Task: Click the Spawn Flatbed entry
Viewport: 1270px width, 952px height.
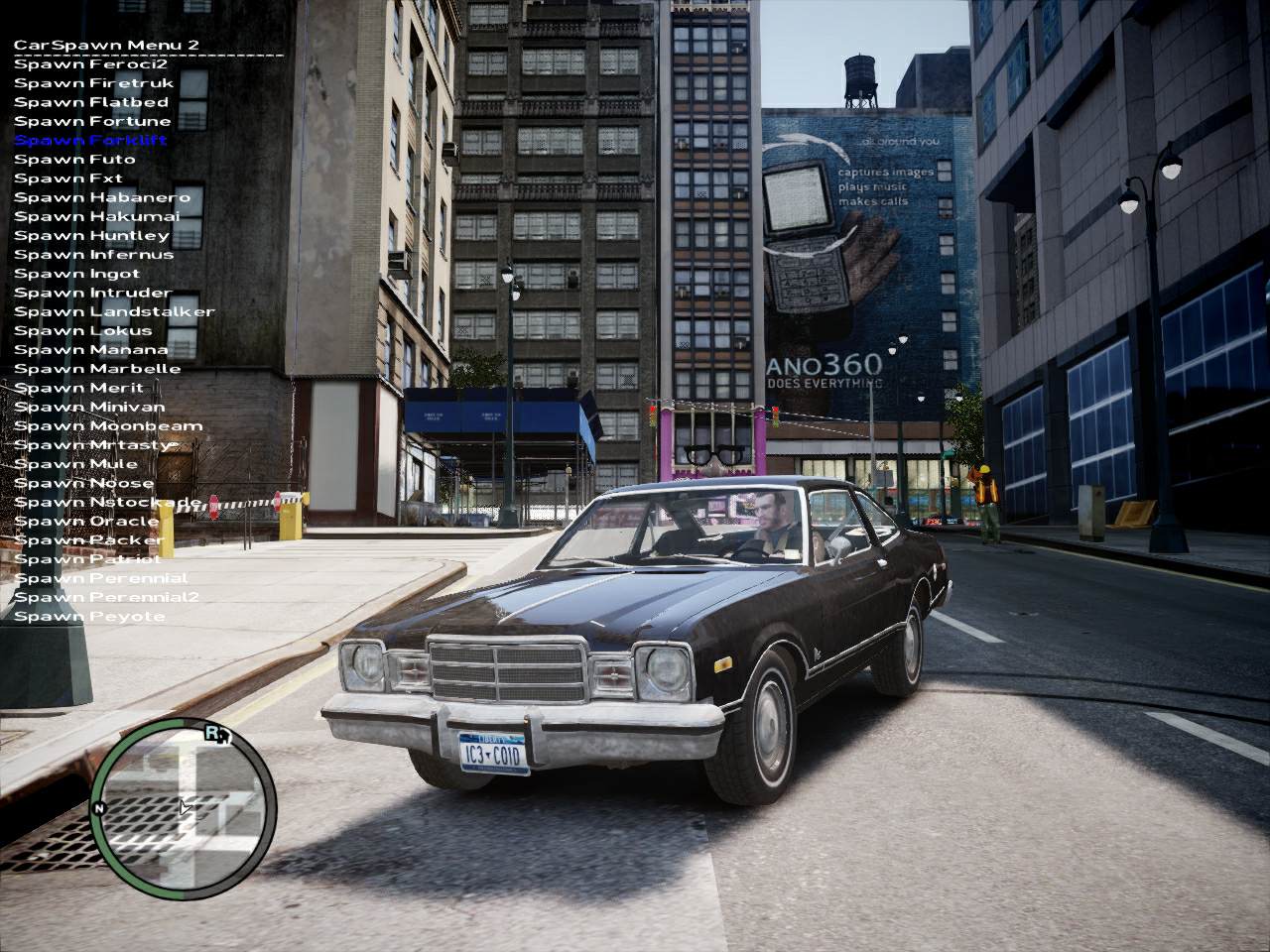Action: click(x=91, y=102)
